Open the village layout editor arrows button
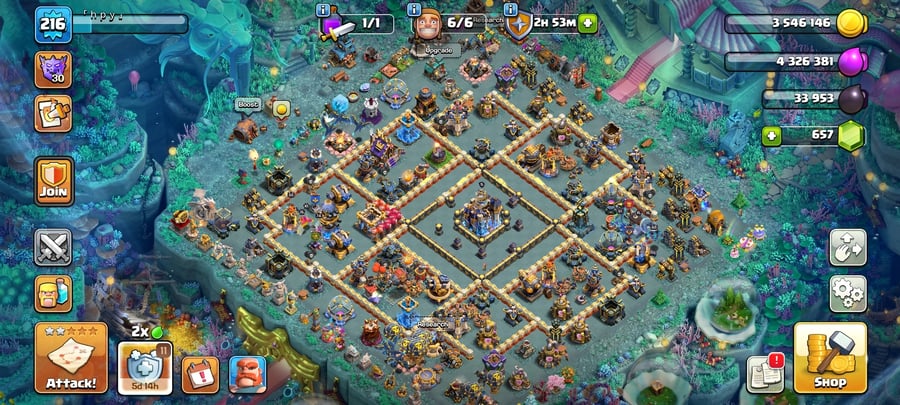The image size is (900, 405). pyautogui.click(x=847, y=247)
